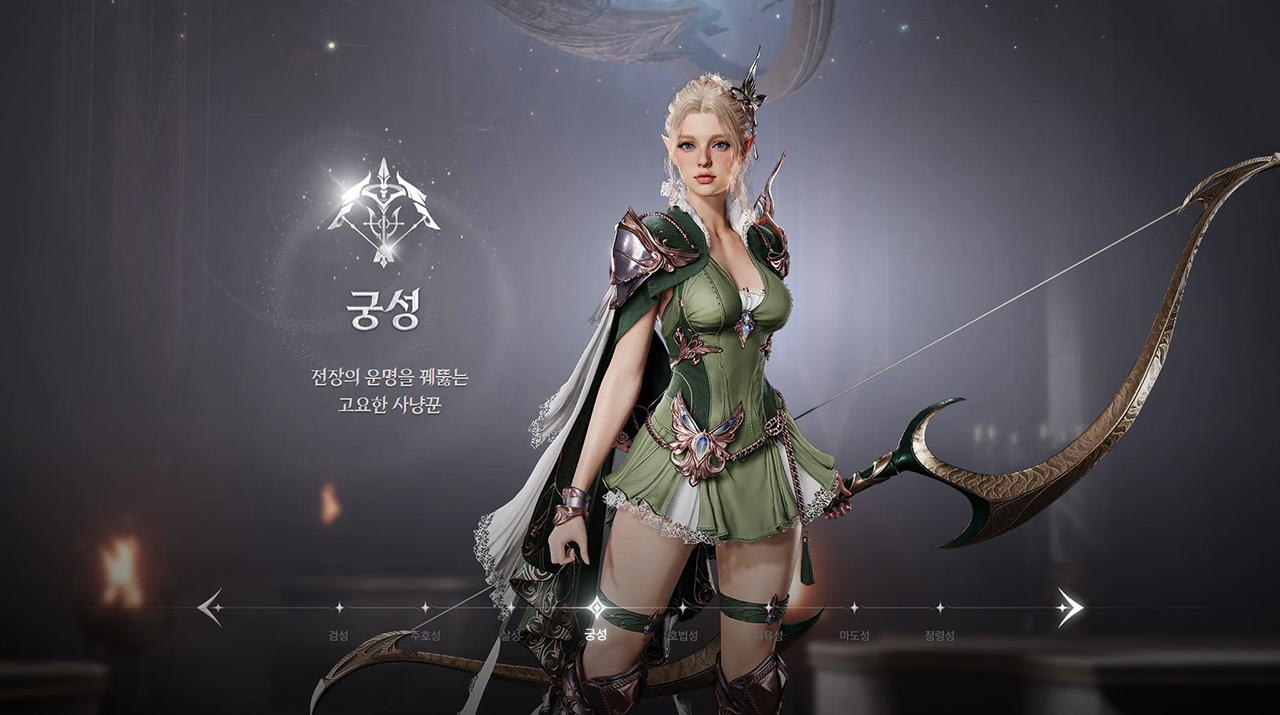This screenshot has height=715, width=1280.
Task: Advance to the next class with right arrow
Action: pyautogui.click(x=1069, y=607)
